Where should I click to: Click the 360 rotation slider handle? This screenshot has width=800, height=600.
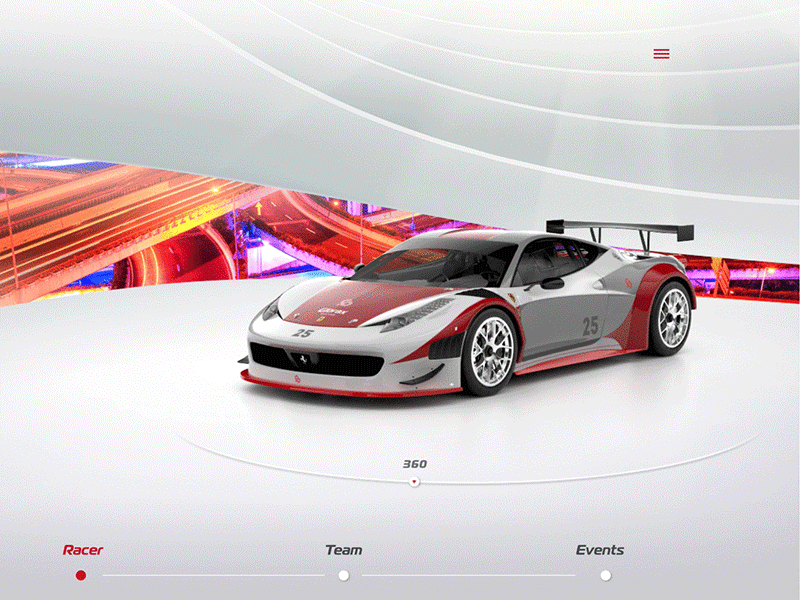414,482
